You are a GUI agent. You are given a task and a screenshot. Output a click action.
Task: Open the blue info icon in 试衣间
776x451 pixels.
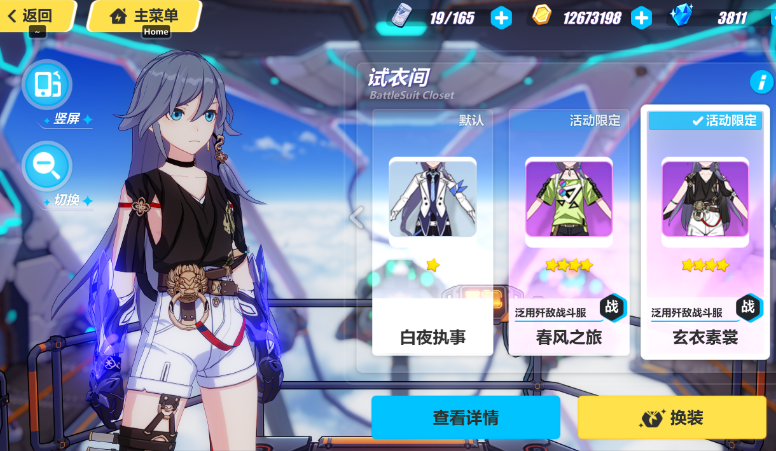click(x=759, y=82)
